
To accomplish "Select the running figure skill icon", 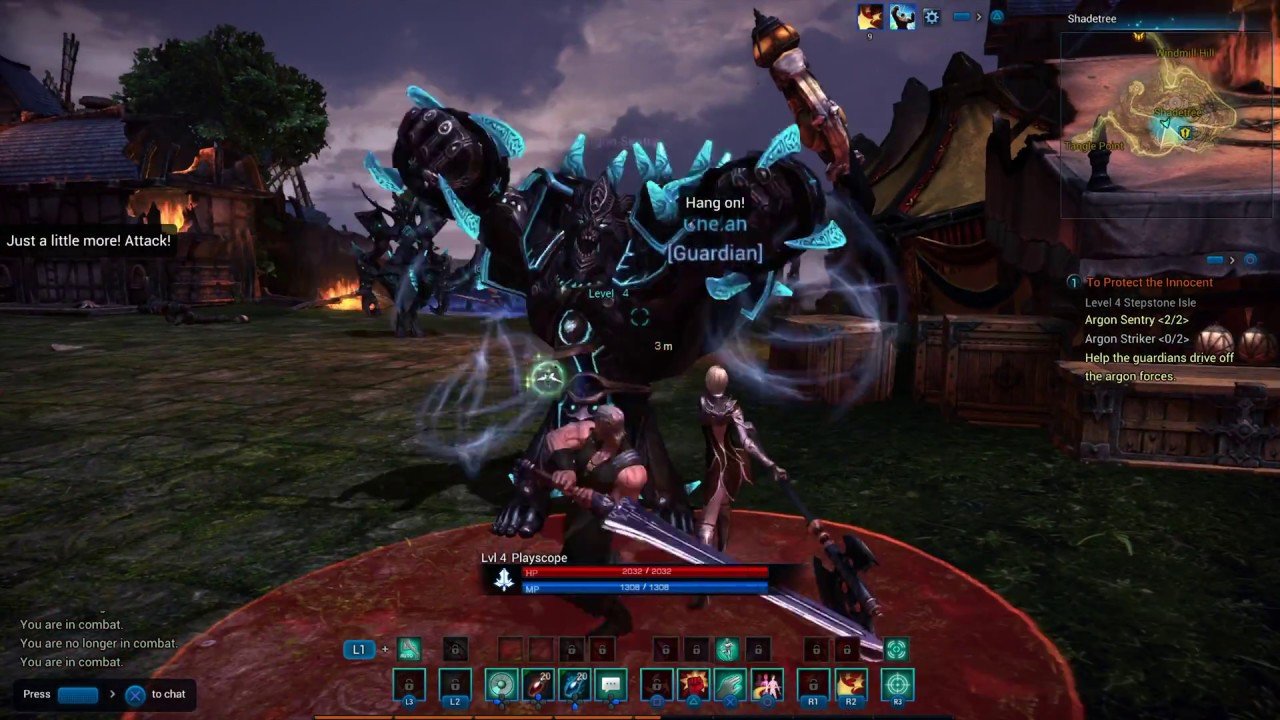I will pyautogui.click(x=727, y=649).
